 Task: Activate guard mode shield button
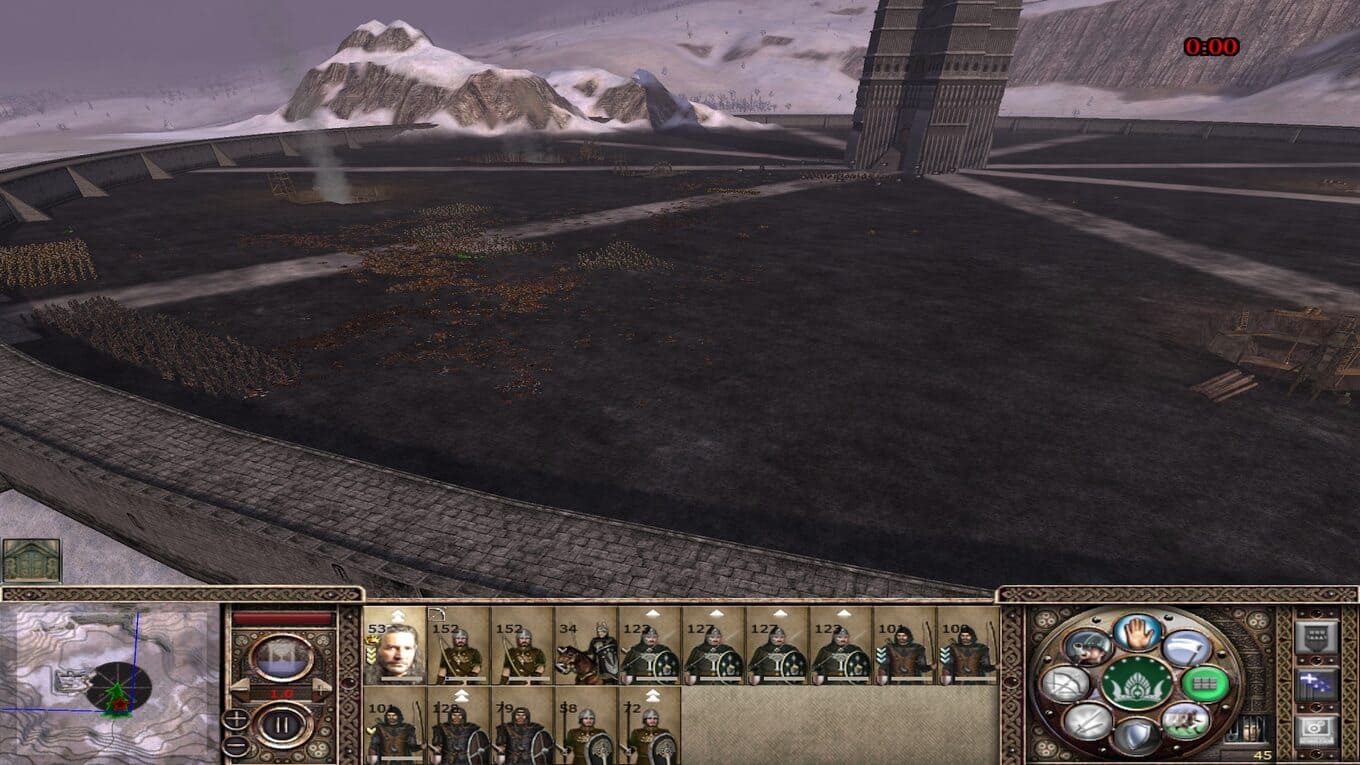[1137, 736]
